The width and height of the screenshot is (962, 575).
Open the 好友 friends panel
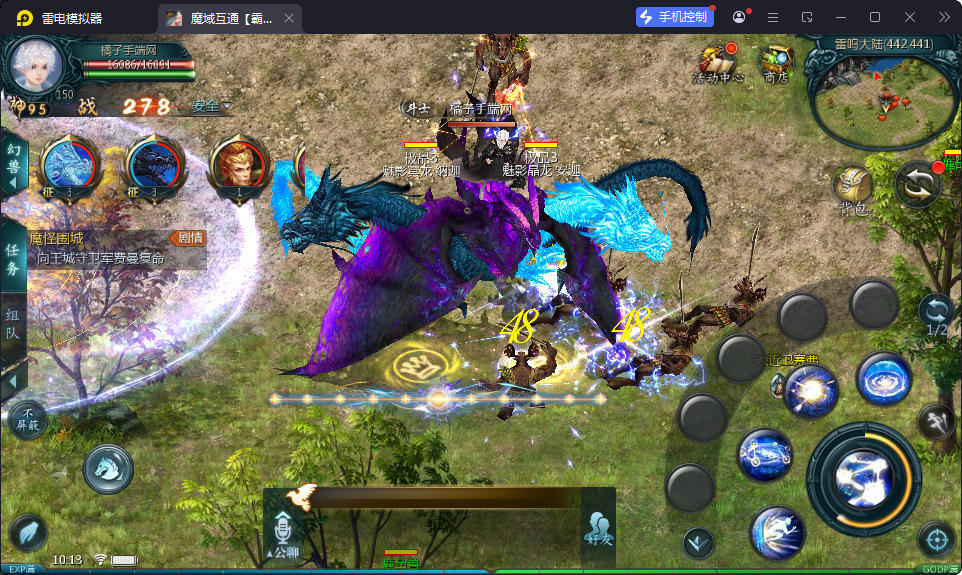point(598,528)
